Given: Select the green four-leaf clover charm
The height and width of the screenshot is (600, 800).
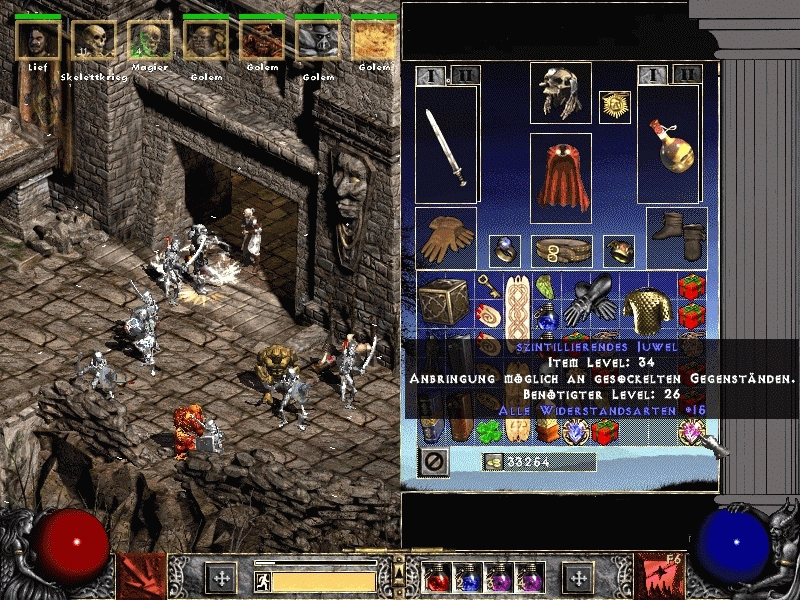Looking at the screenshot, I should tap(488, 431).
